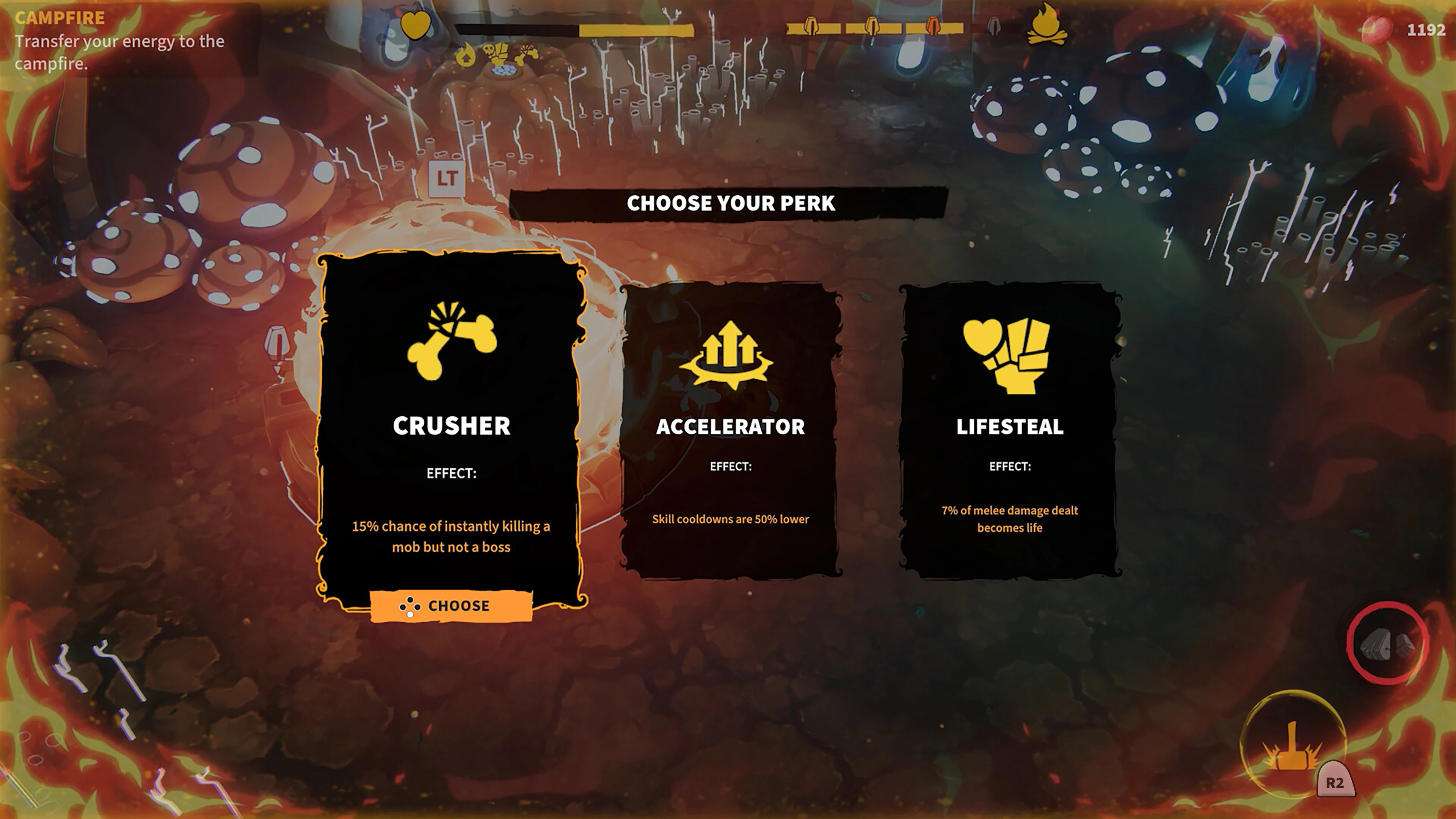Click the skull and fist upgrade icon
The image size is (1456, 819).
tap(496, 53)
